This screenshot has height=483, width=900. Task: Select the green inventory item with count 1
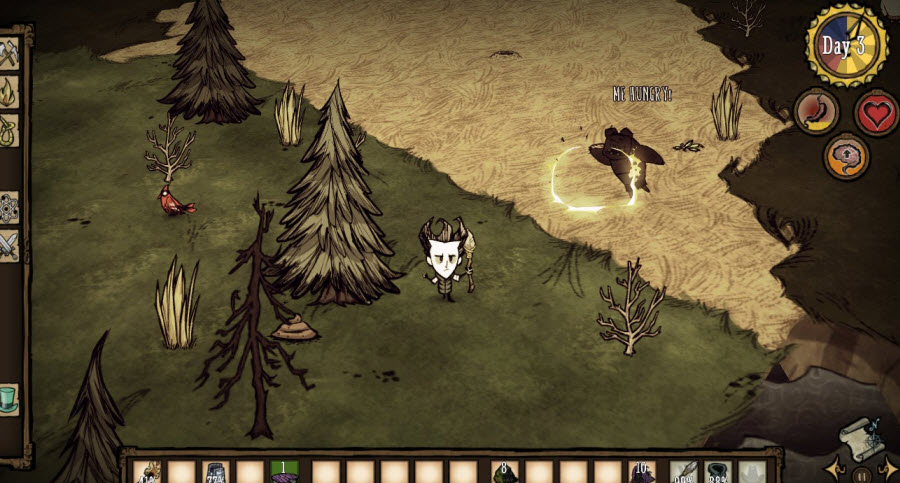pyautogui.click(x=284, y=472)
